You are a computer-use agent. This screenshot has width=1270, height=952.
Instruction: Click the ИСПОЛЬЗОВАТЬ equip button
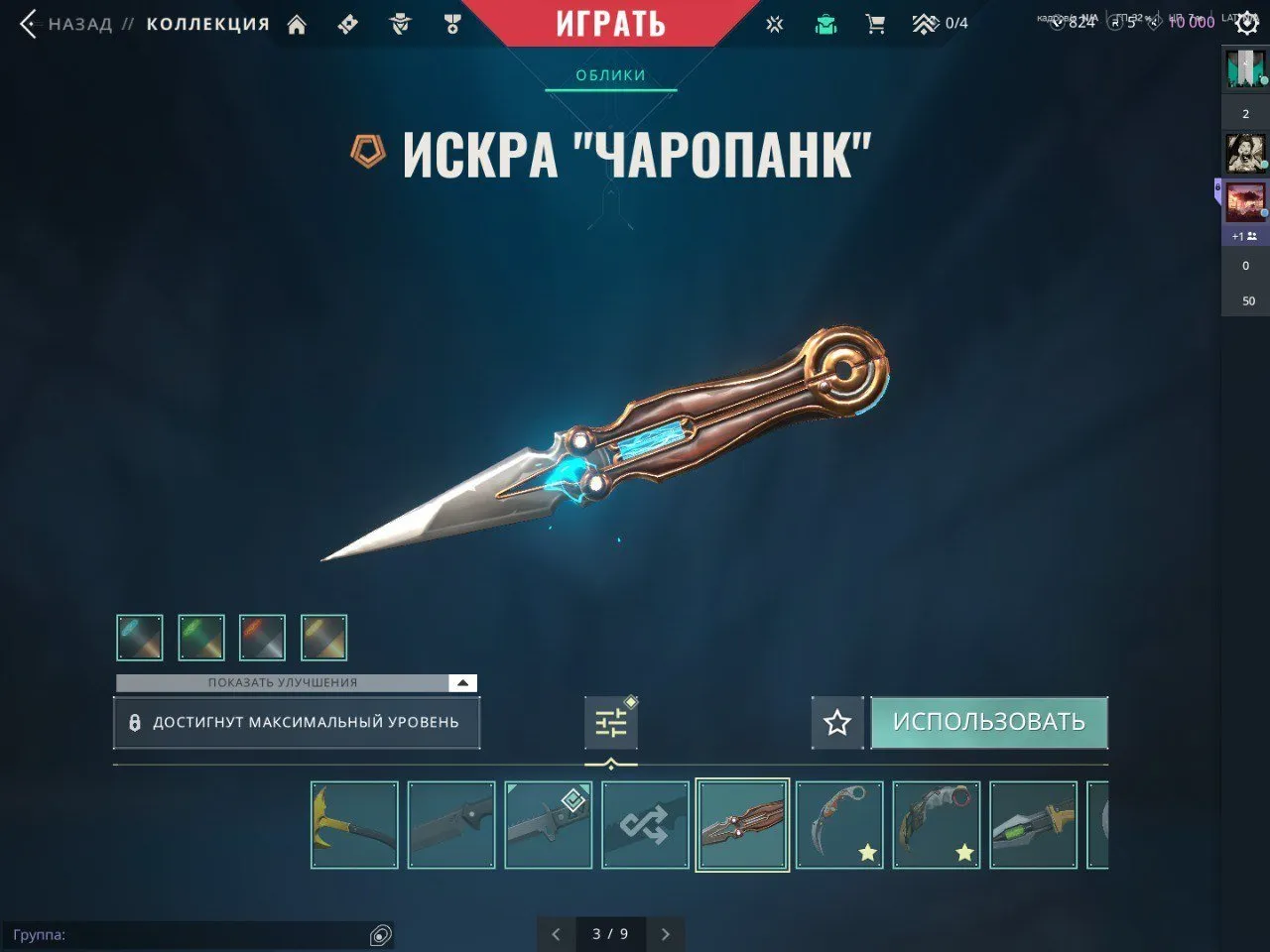point(989,723)
